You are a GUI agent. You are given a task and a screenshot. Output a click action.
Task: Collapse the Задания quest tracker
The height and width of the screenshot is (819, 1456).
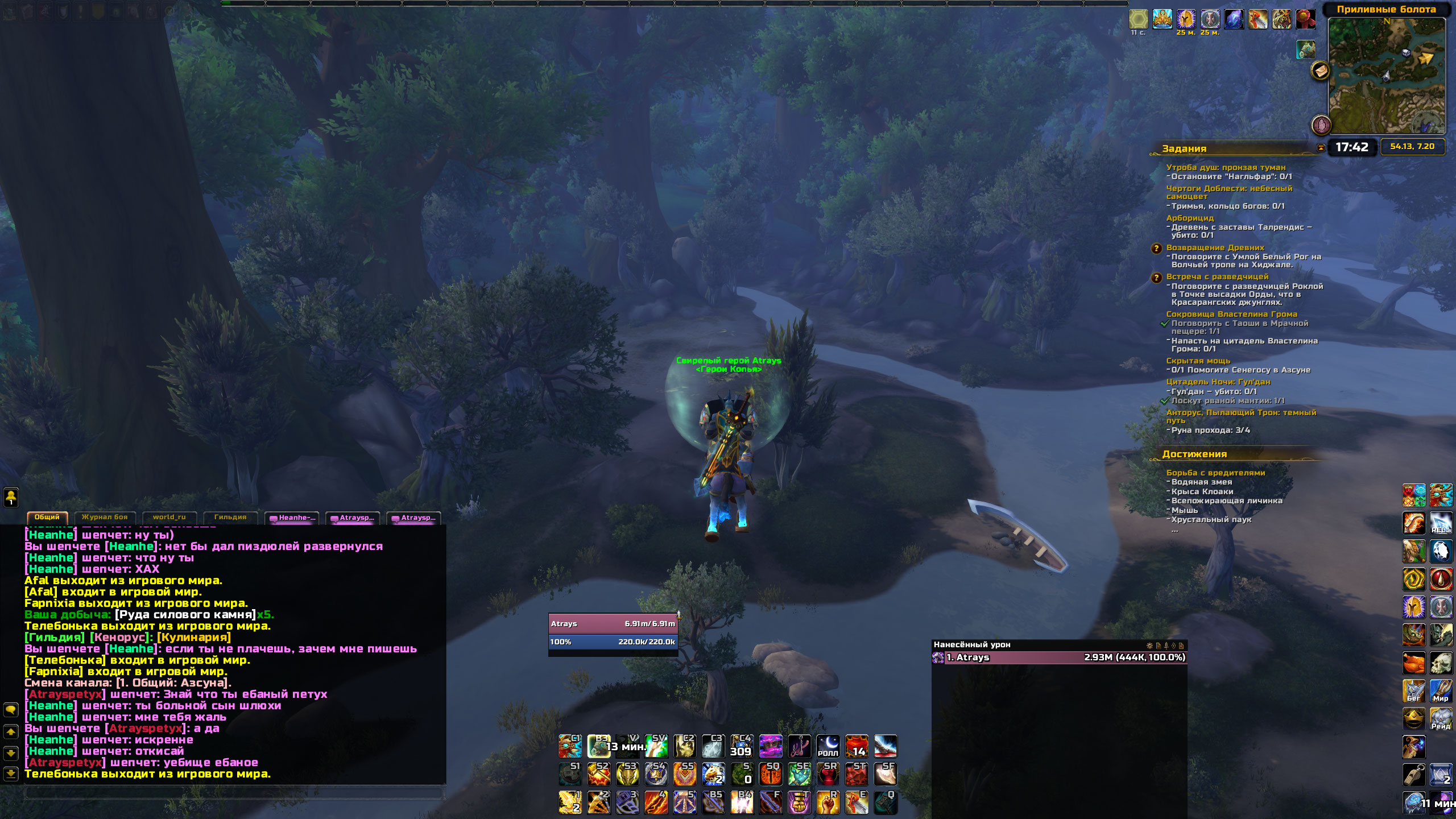[x=1321, y=148]
